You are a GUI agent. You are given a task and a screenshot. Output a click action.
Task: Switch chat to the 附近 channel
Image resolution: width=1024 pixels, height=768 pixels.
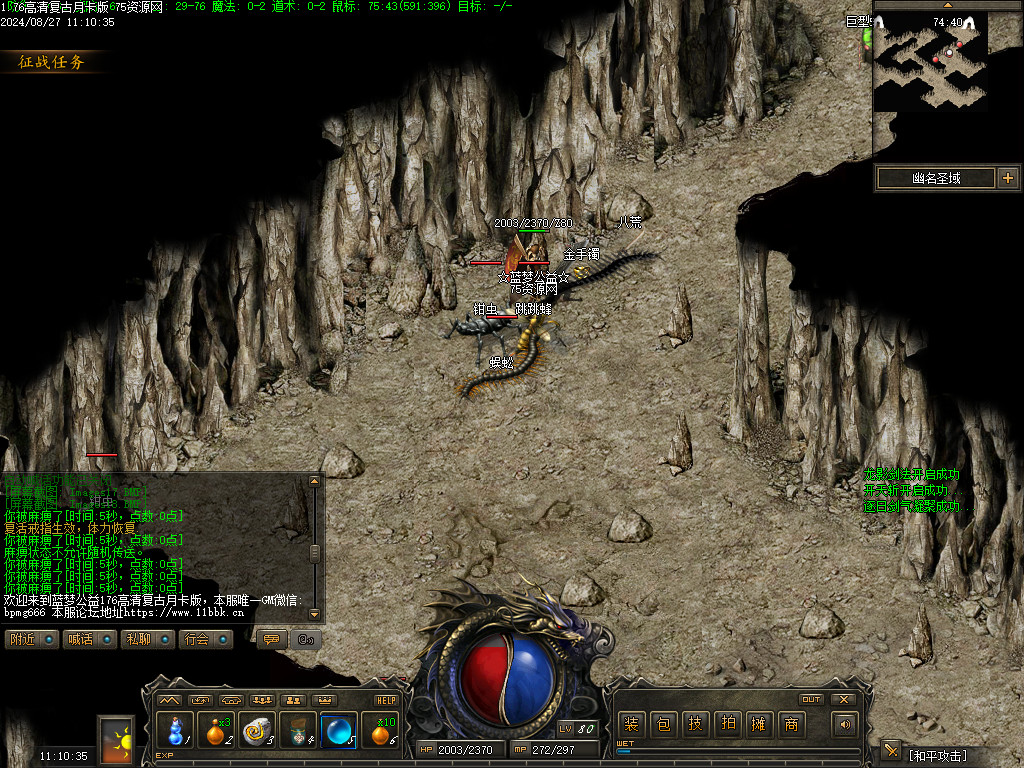(x=31, y=639)
